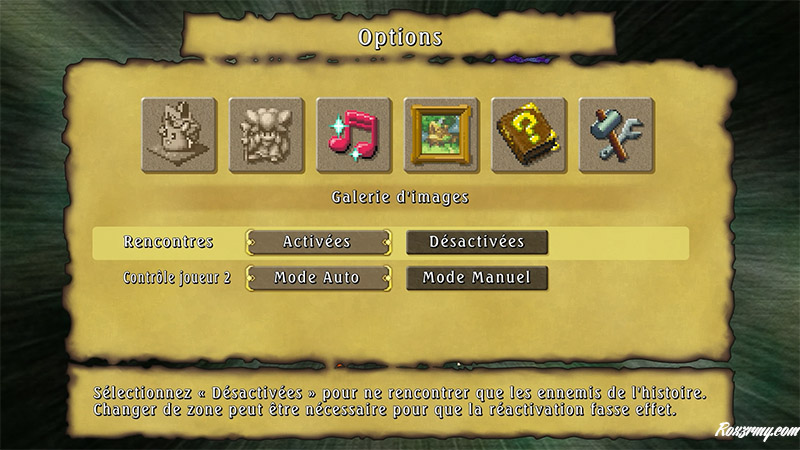800x450 pixels.
Task: Select the hammer and wrench settings icon
Action: point(616,134)
